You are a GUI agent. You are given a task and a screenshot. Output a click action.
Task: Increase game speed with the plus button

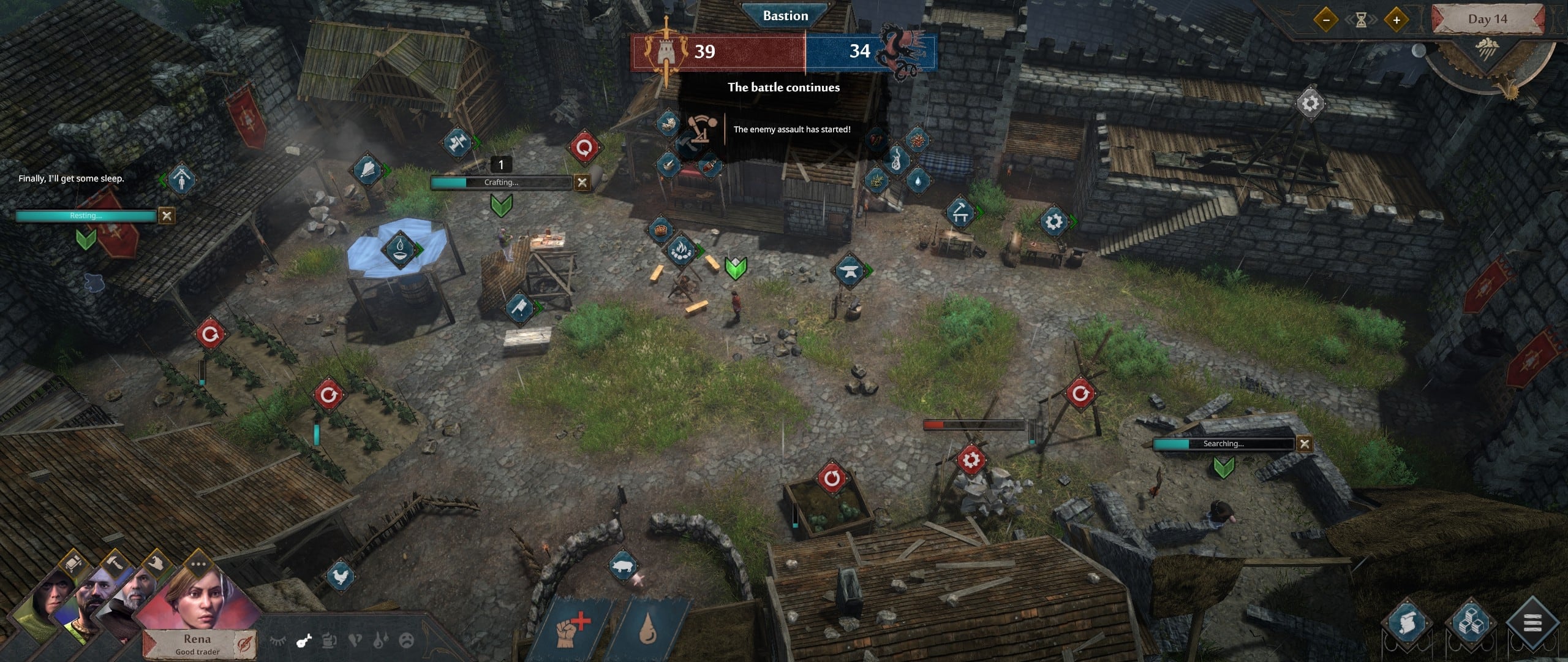[1396, 20]
